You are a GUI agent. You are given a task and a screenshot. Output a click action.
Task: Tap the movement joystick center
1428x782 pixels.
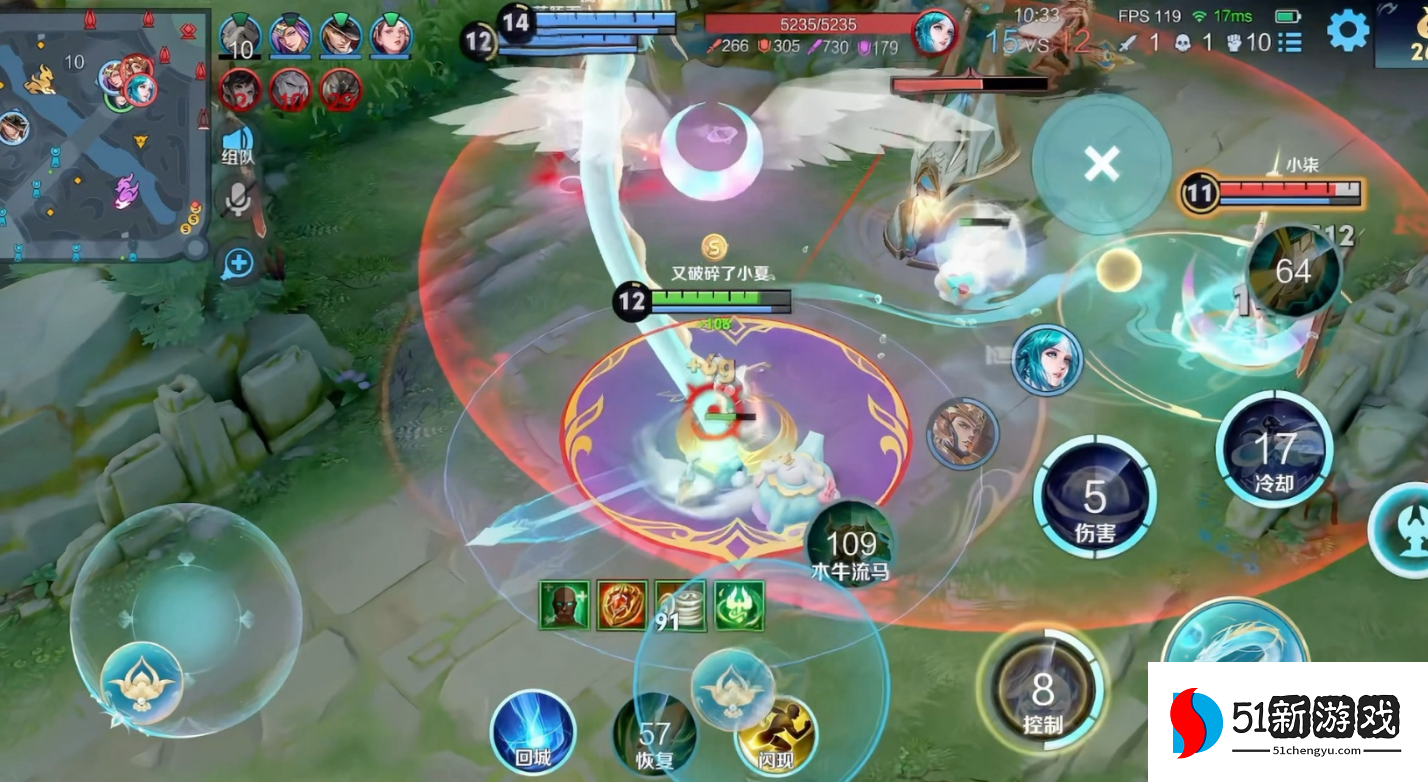point(186,620)
